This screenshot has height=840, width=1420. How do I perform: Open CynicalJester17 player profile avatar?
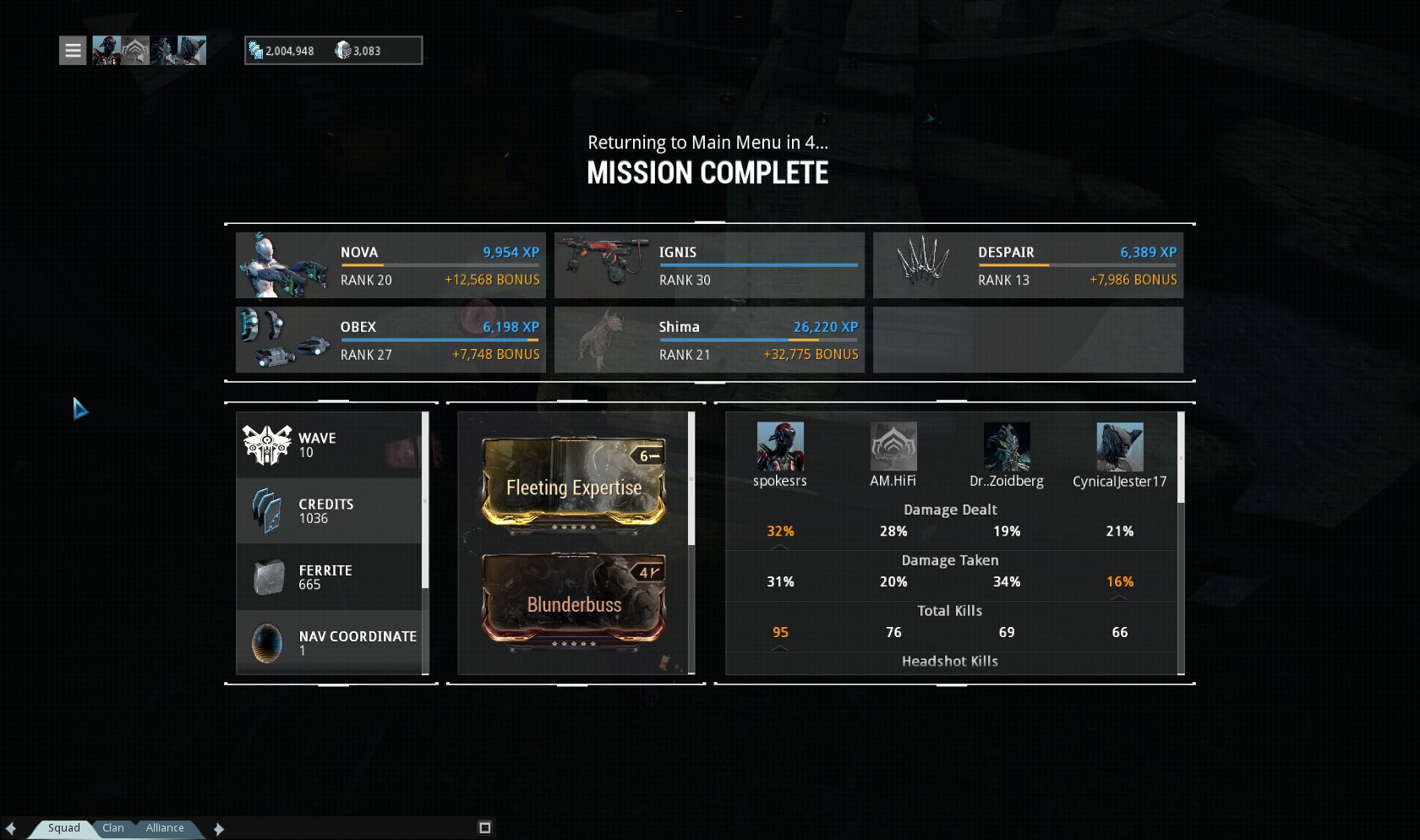1120,447
